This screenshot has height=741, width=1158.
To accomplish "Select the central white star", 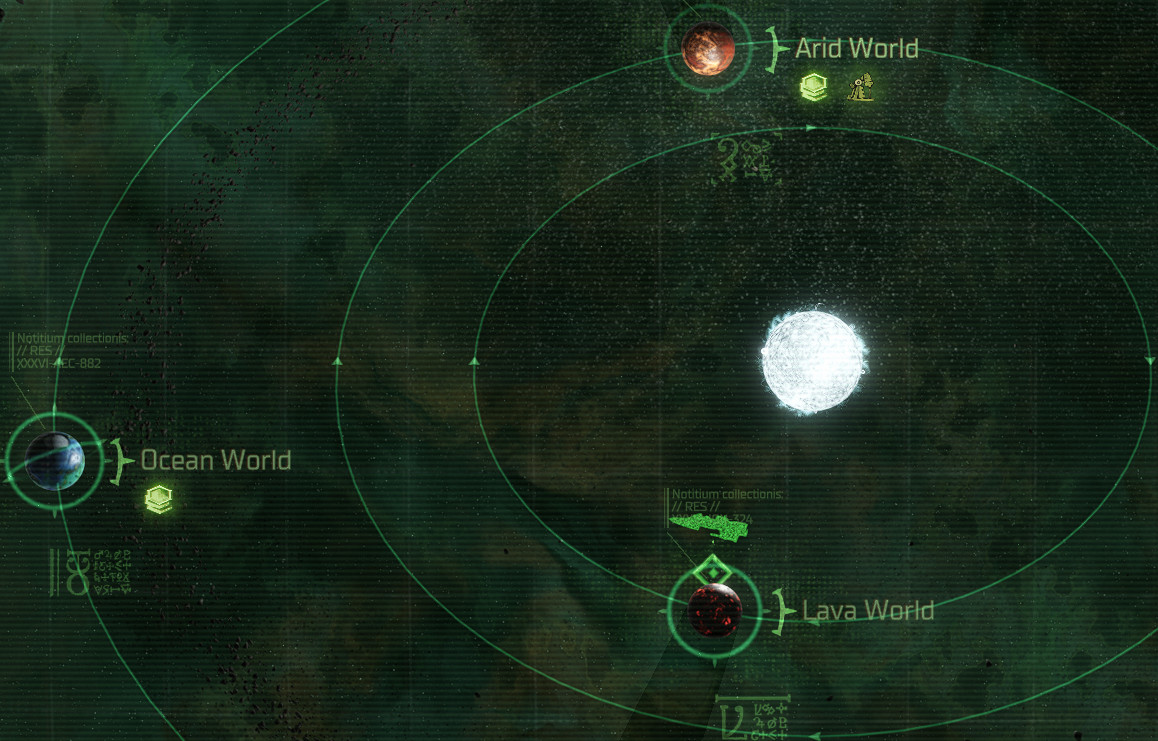I will click(x=812, y=361).
